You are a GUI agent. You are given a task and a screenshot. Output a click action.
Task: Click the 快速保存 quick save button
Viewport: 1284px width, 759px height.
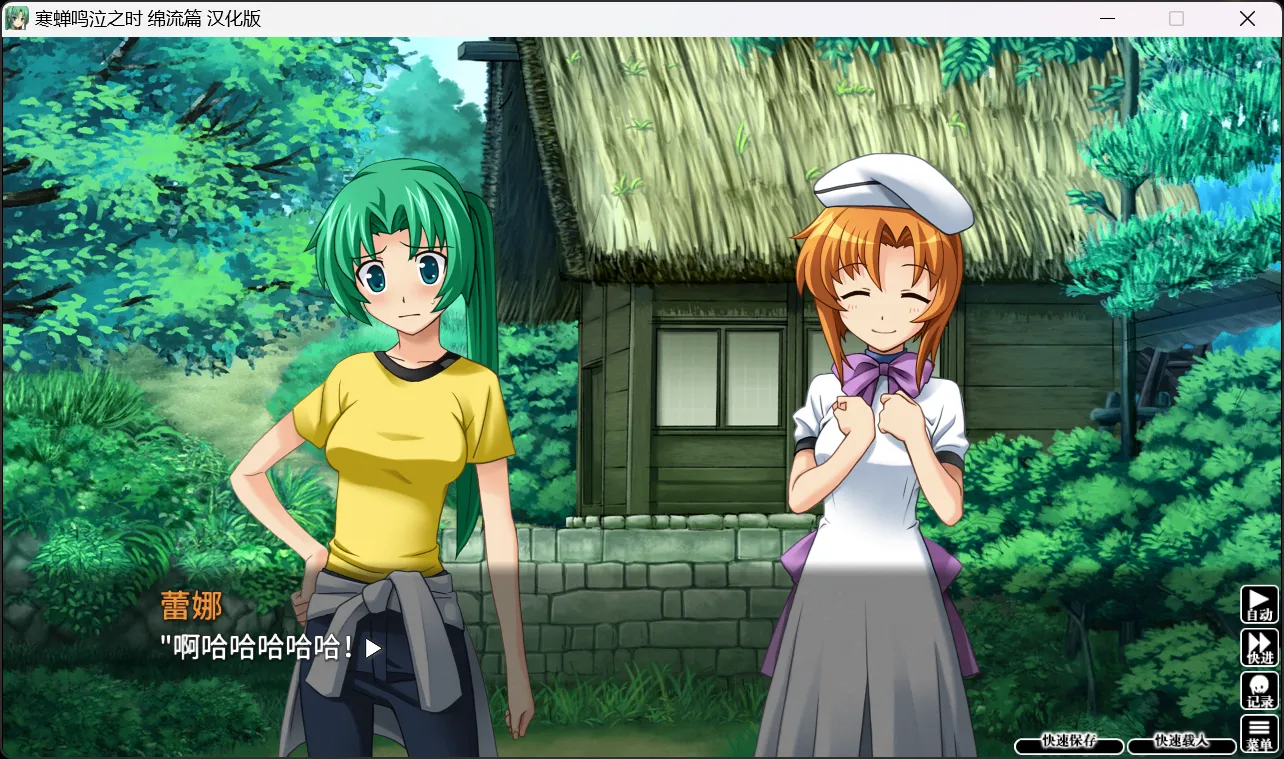point(1069,742)
